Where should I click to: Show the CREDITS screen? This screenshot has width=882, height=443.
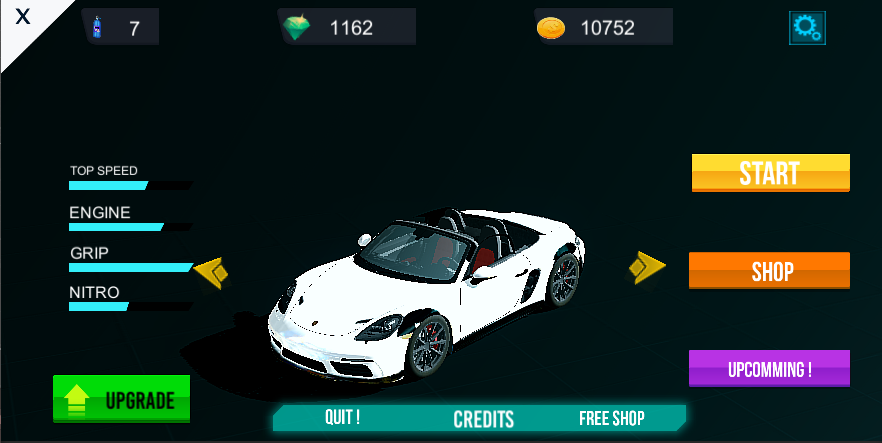[483, 419]
